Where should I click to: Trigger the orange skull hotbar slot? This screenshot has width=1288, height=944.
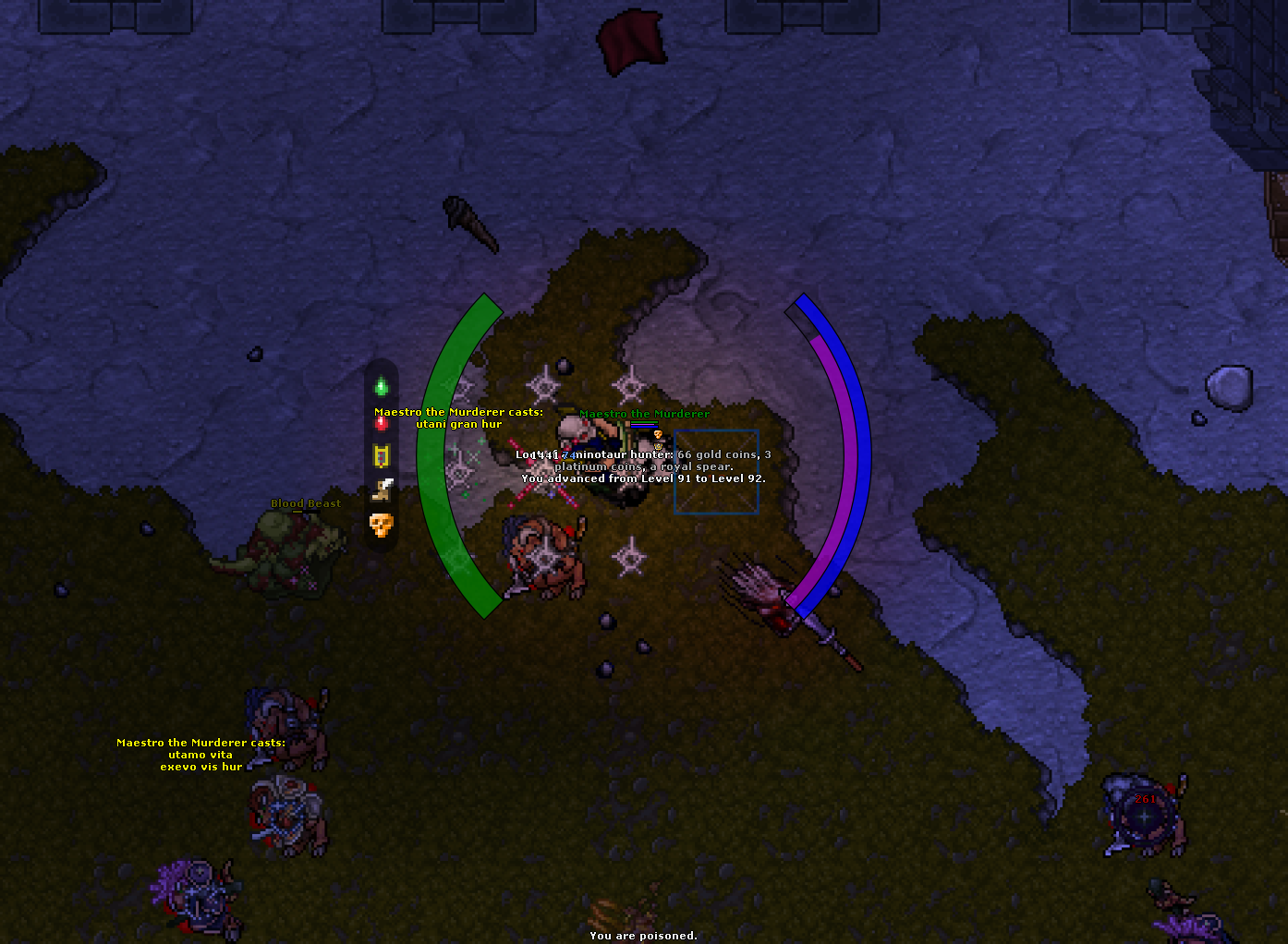tap(382, 525)
